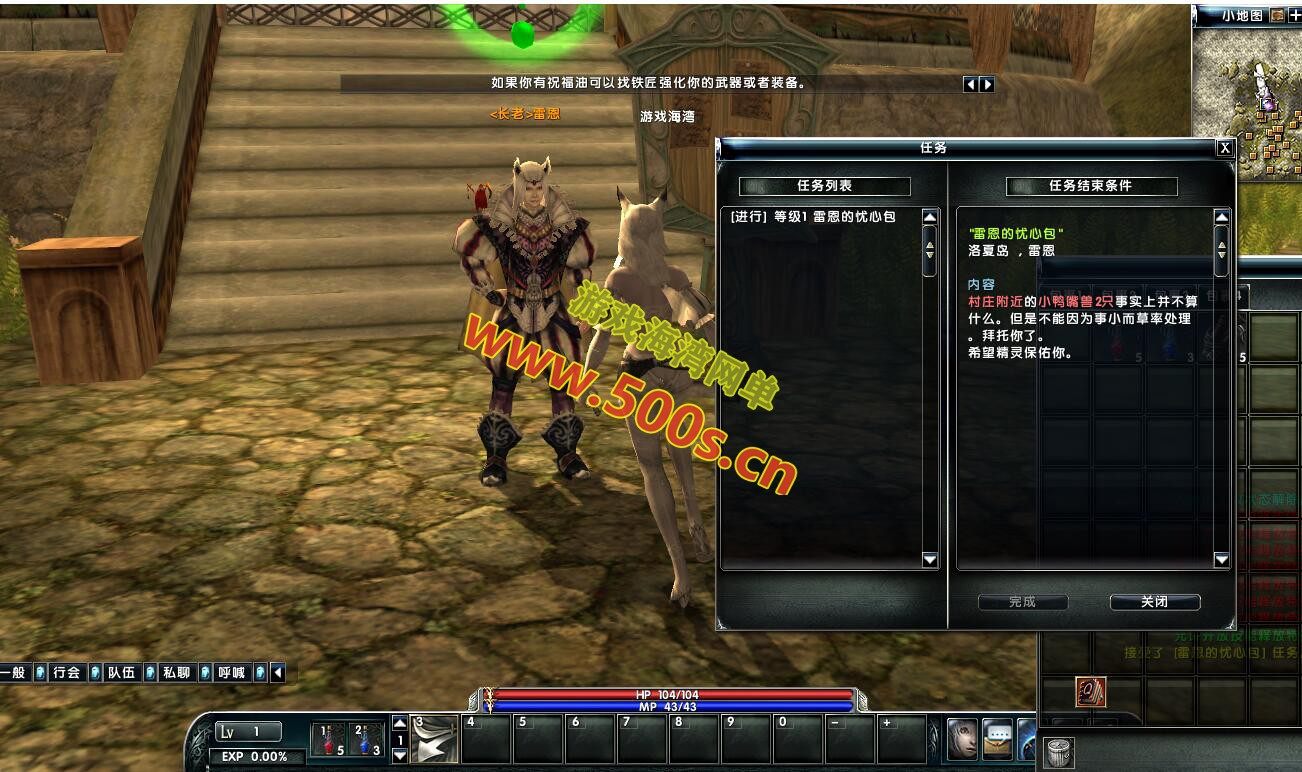Open the character portrait menu icon

pyautogui.click(x=963, y=740)
